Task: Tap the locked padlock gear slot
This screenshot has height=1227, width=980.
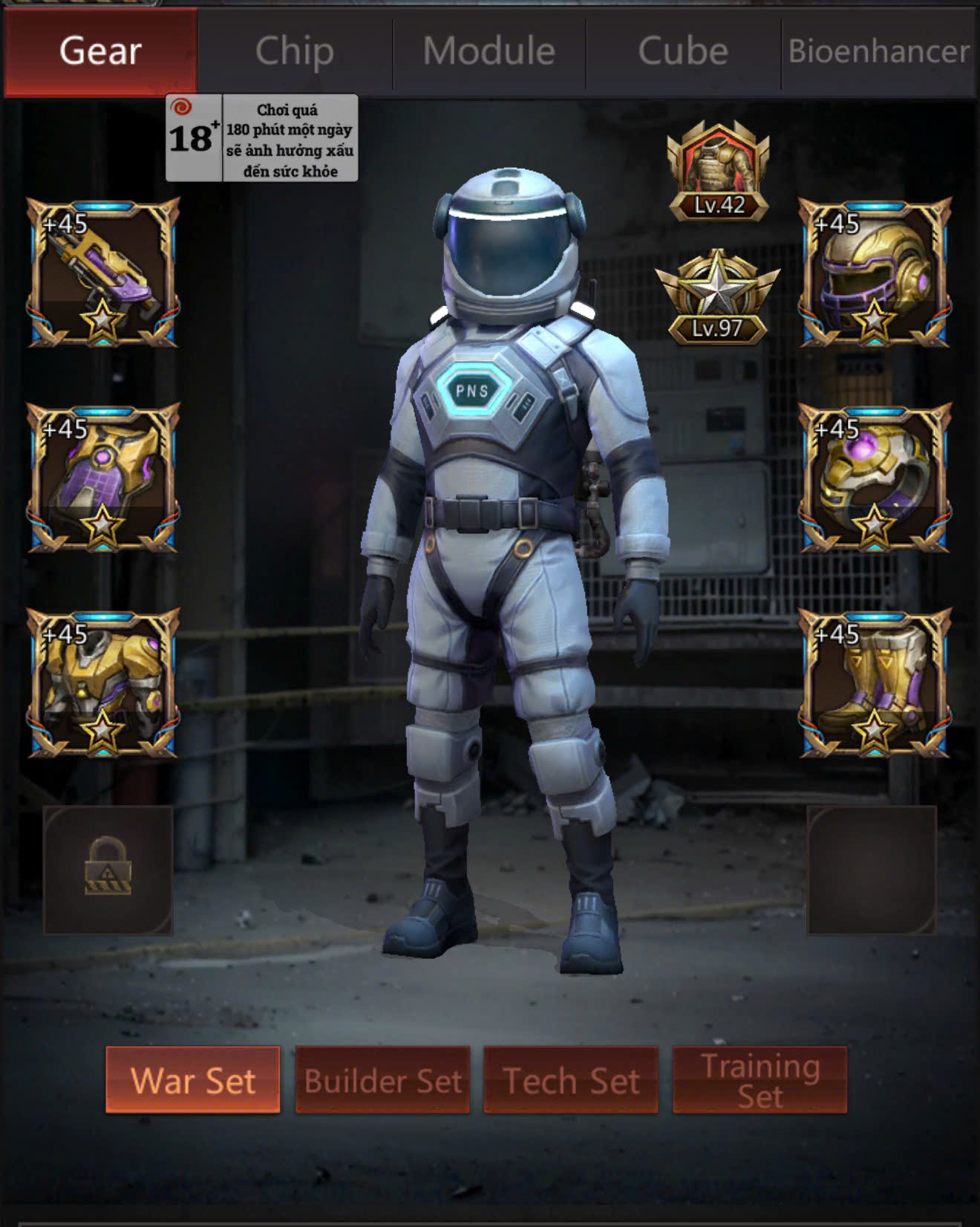Action: (x=108, y=870)
